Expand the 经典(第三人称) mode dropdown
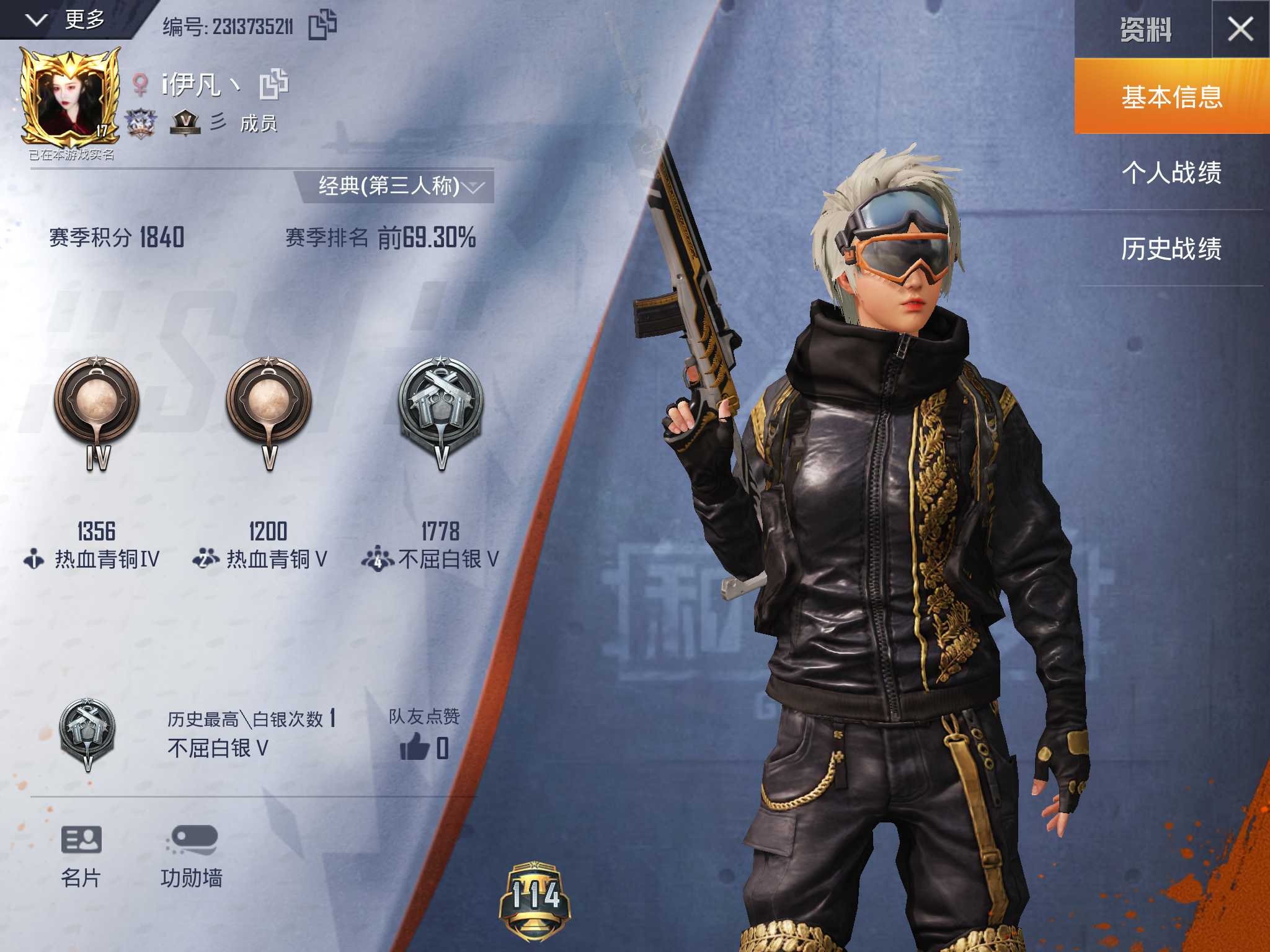This screenshot has height=952, width=1270. click(476, 186)
